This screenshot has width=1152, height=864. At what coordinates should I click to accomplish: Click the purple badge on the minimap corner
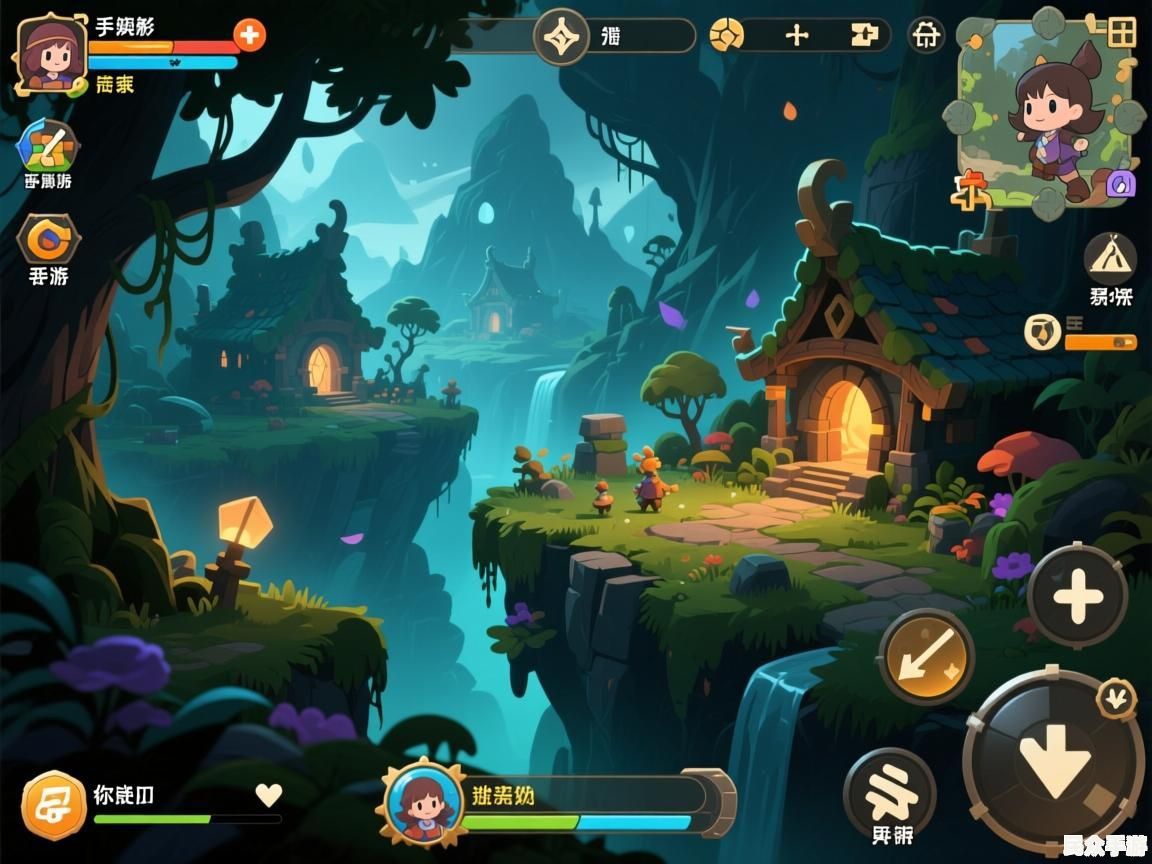pyautogui.click(x=1121, y=183)
